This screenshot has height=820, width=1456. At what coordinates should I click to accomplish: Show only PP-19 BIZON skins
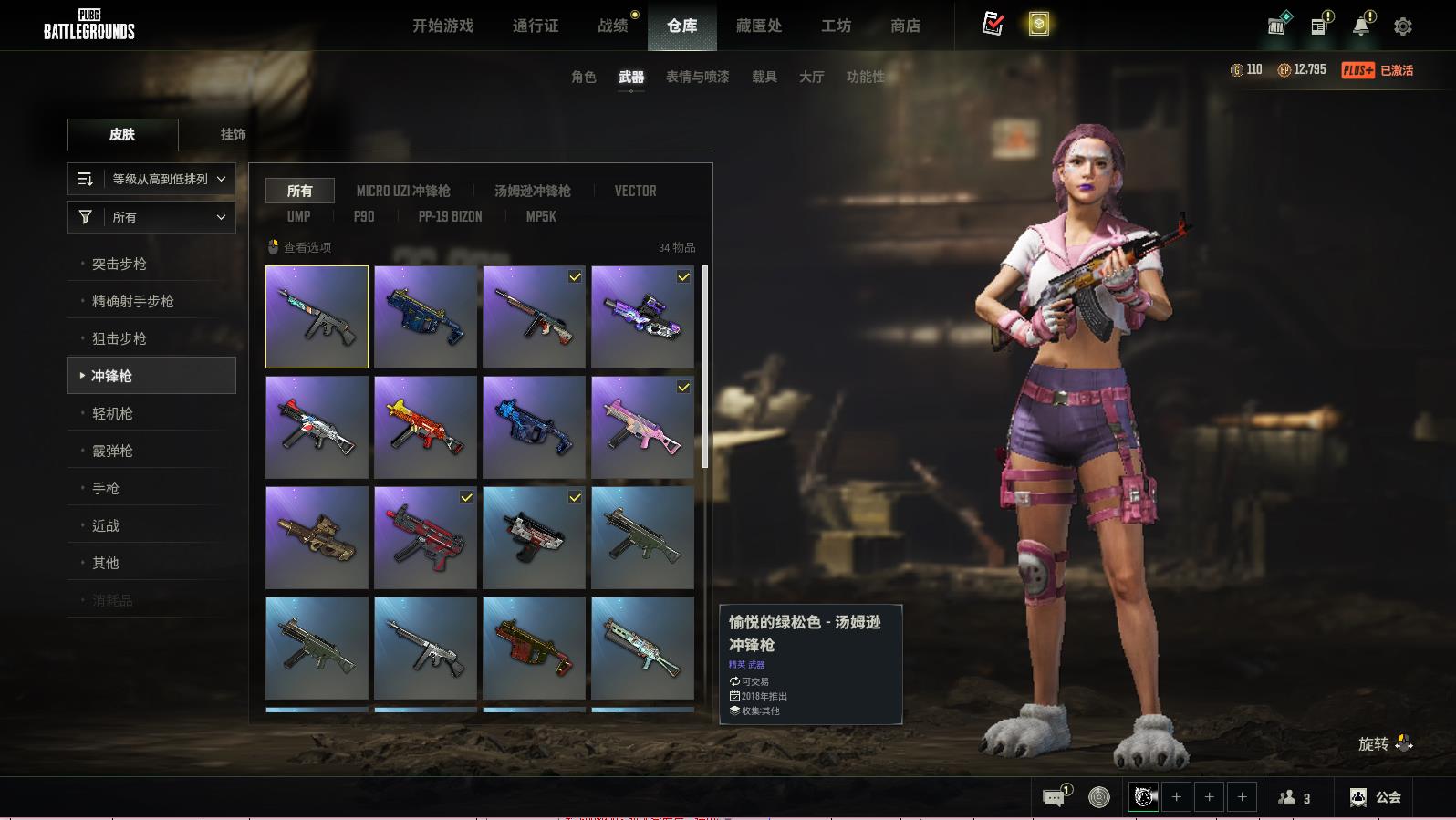tap(450, 216)
